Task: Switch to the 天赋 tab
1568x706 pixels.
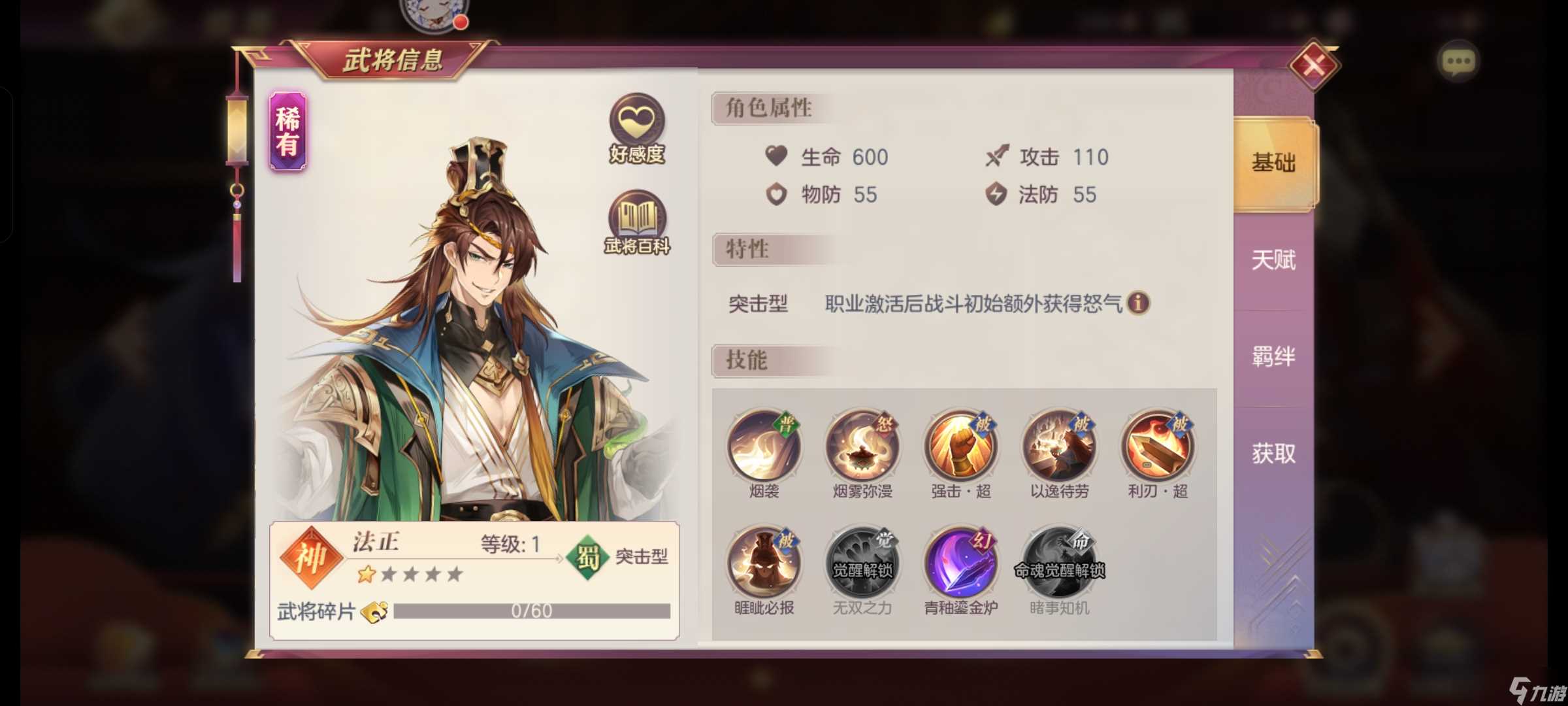Action: point(1273,260)
